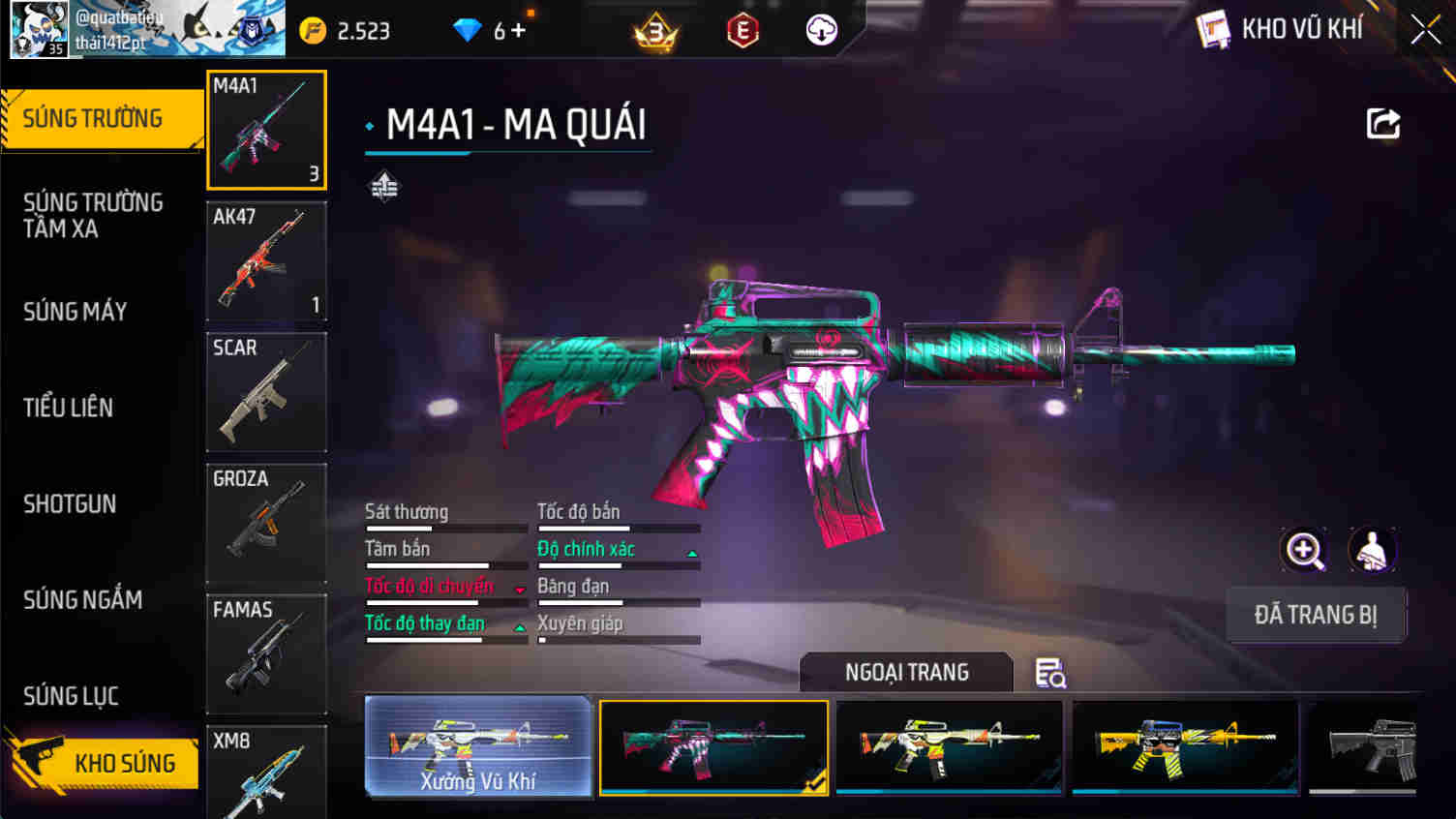Image resolution: width=1456 pixels, height=819 pixels.
Task: Select the Tiểu Liên category
Action: tap(69, 408)
